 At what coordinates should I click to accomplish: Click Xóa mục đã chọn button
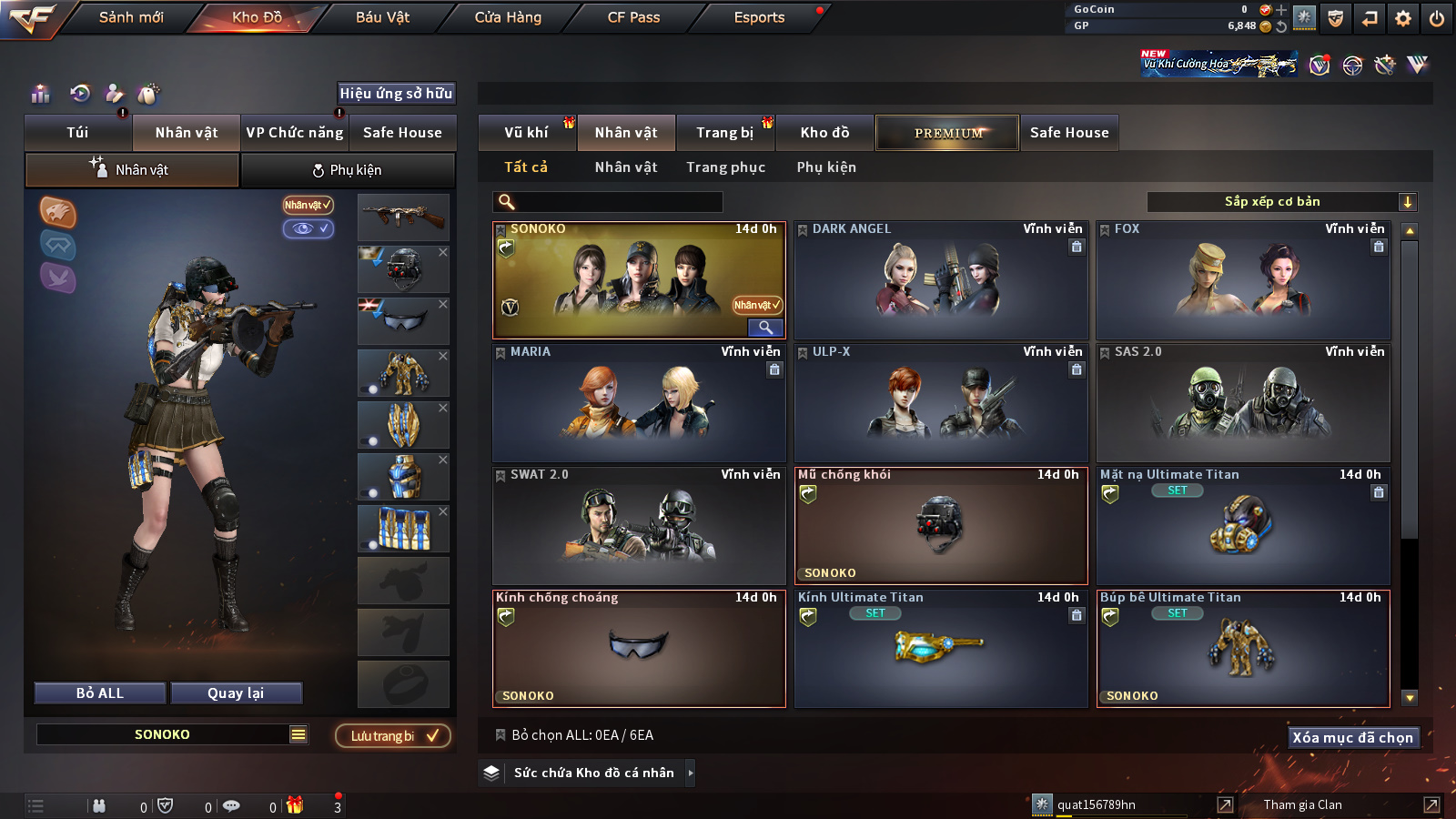(x=1352, y=738)
